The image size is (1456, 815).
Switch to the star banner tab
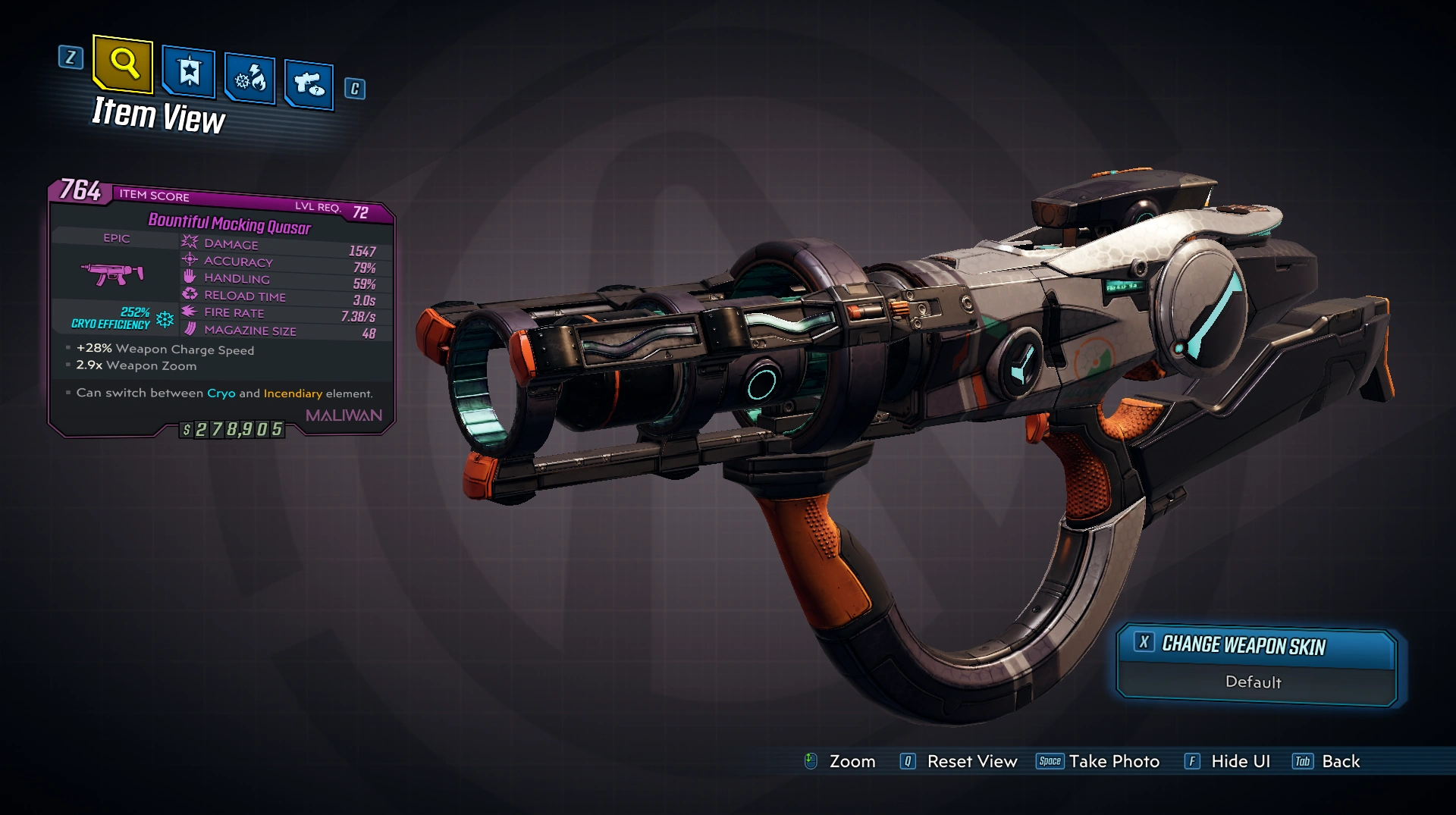189,73
